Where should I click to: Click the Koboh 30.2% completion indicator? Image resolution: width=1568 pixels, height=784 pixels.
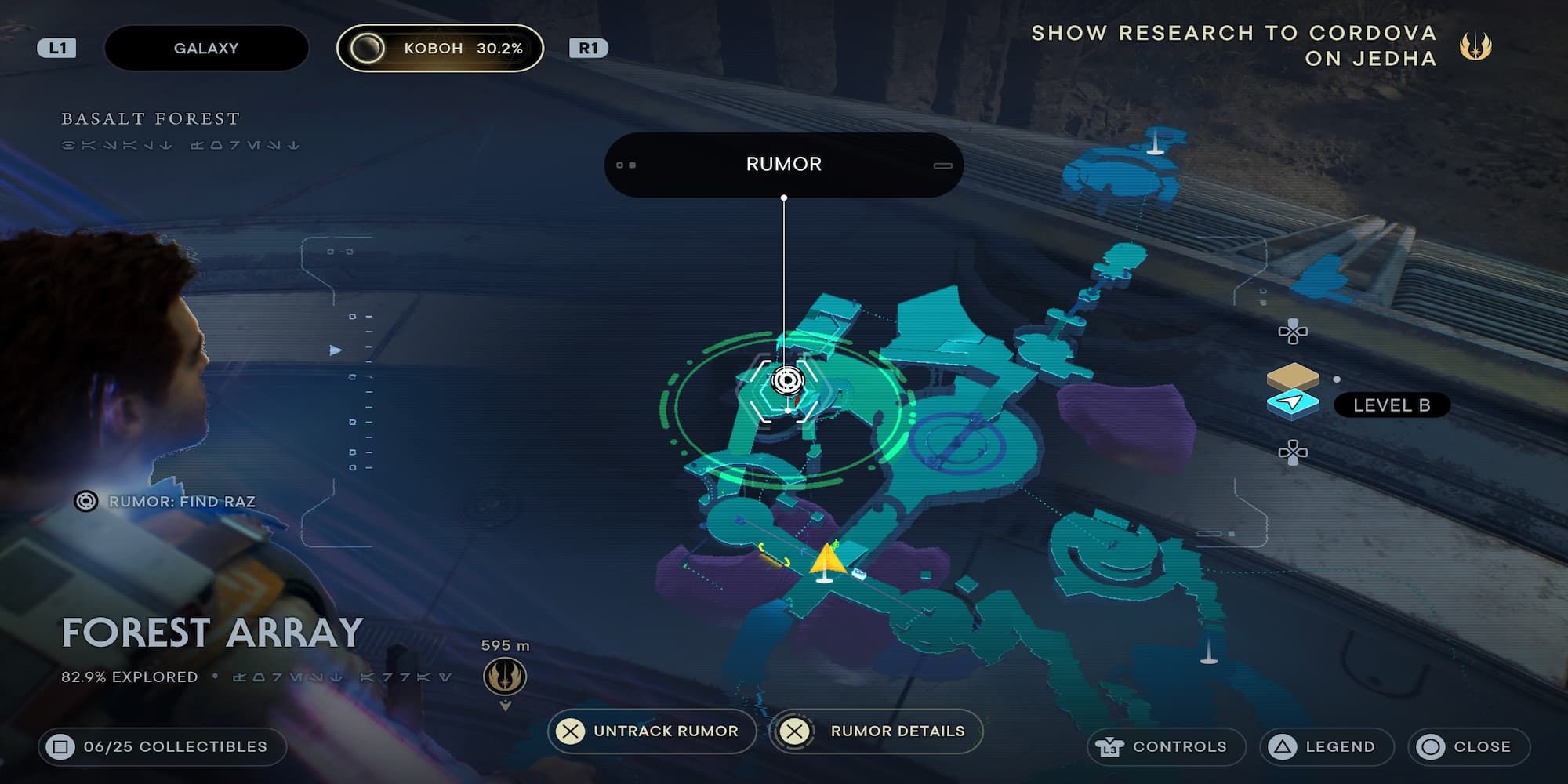(463, 47)
